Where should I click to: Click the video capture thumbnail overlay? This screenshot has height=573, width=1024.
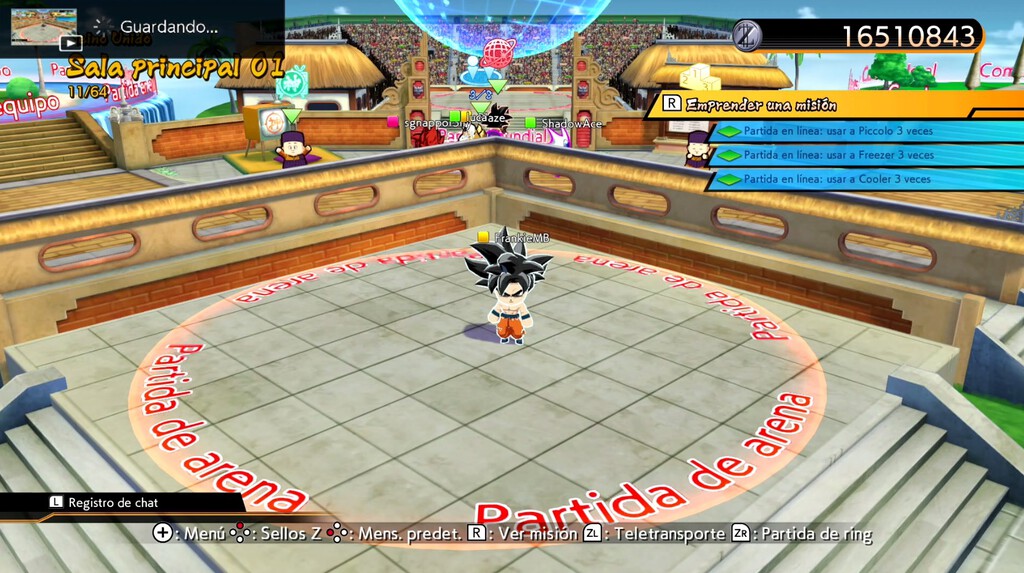[x=44, y=28]
